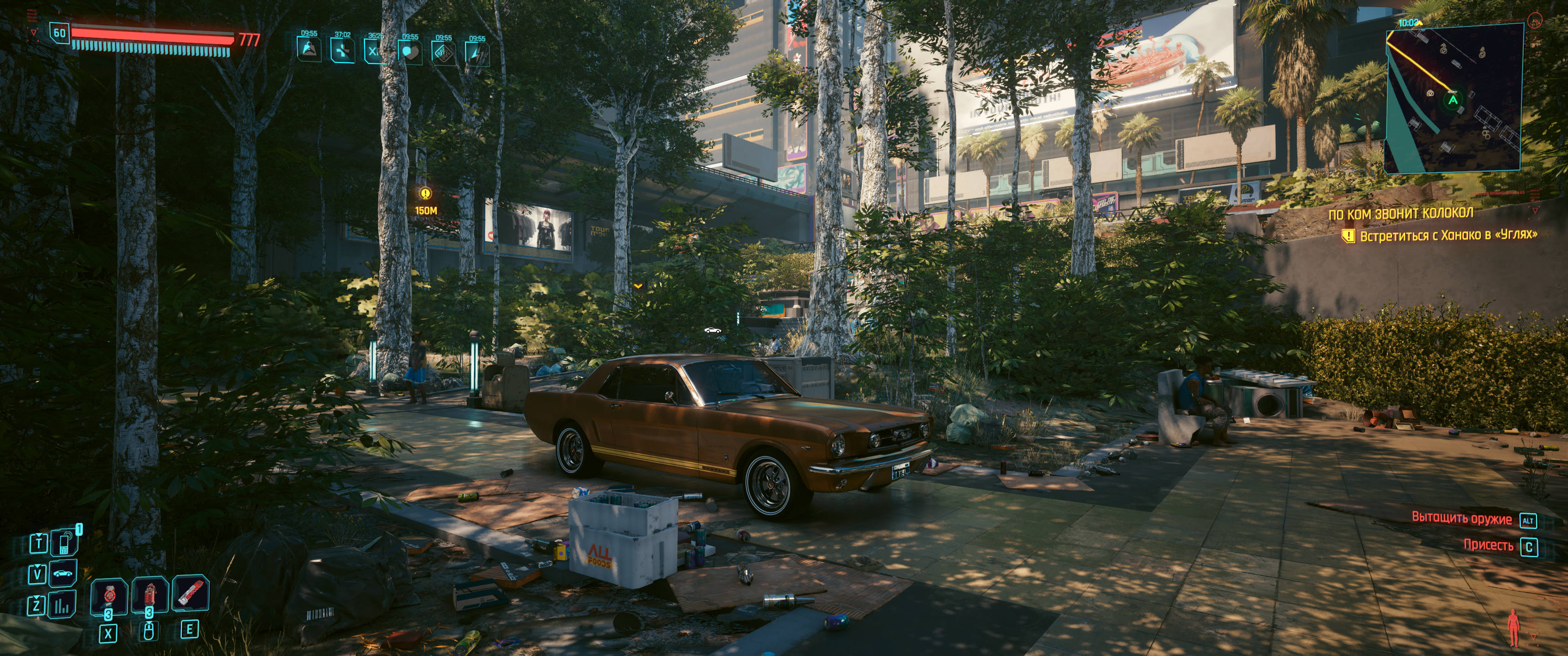The width and height of the screenshot is (1568, 656).
Task: Select the health cross regeneration buff icon
Action: 343,51
